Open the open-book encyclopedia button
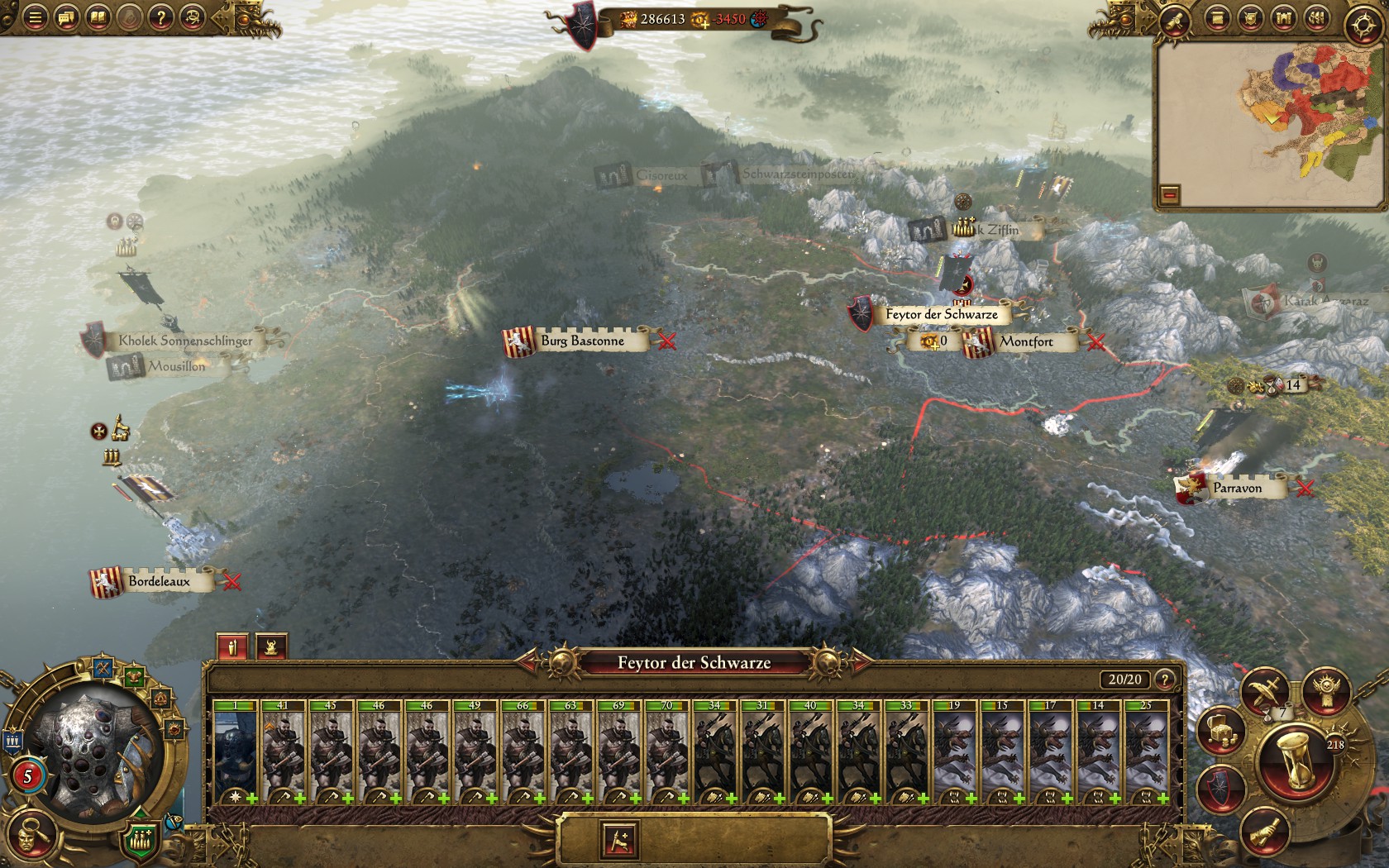The width and height of the screenshot is (1389, 868). pos(98,17)
